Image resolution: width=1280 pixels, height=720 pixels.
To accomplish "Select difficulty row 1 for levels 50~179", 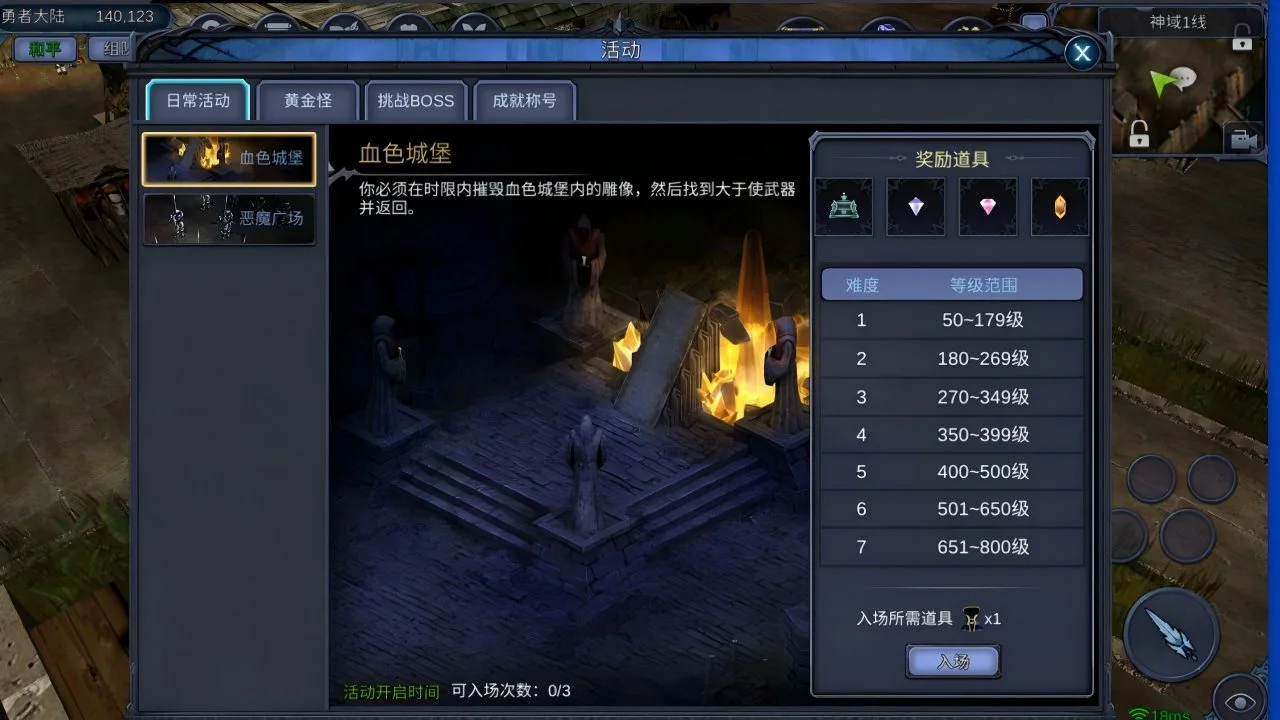I will coord(951,321).
